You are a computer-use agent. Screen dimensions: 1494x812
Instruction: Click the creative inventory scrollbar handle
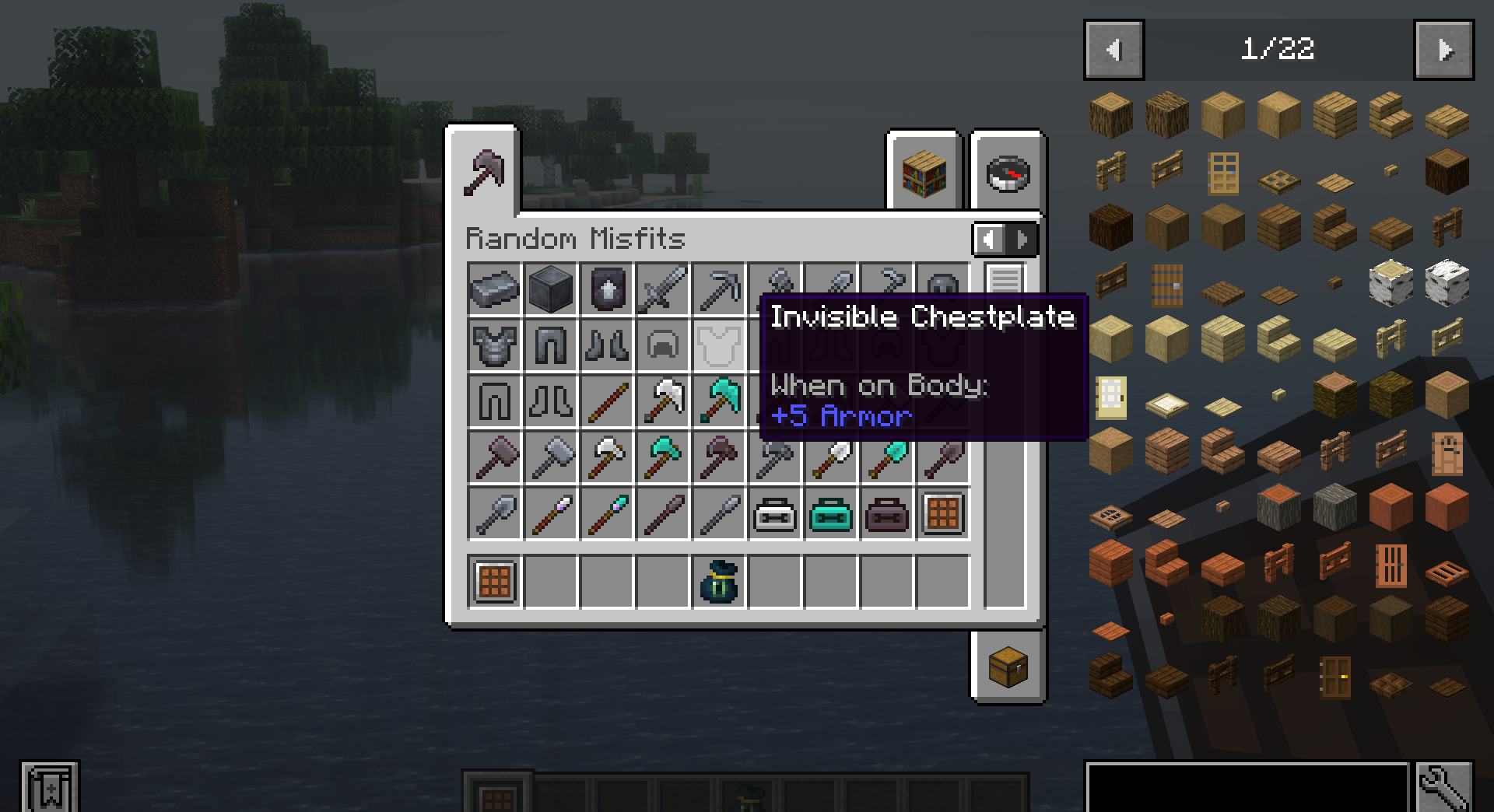[x=1005, y=278]
